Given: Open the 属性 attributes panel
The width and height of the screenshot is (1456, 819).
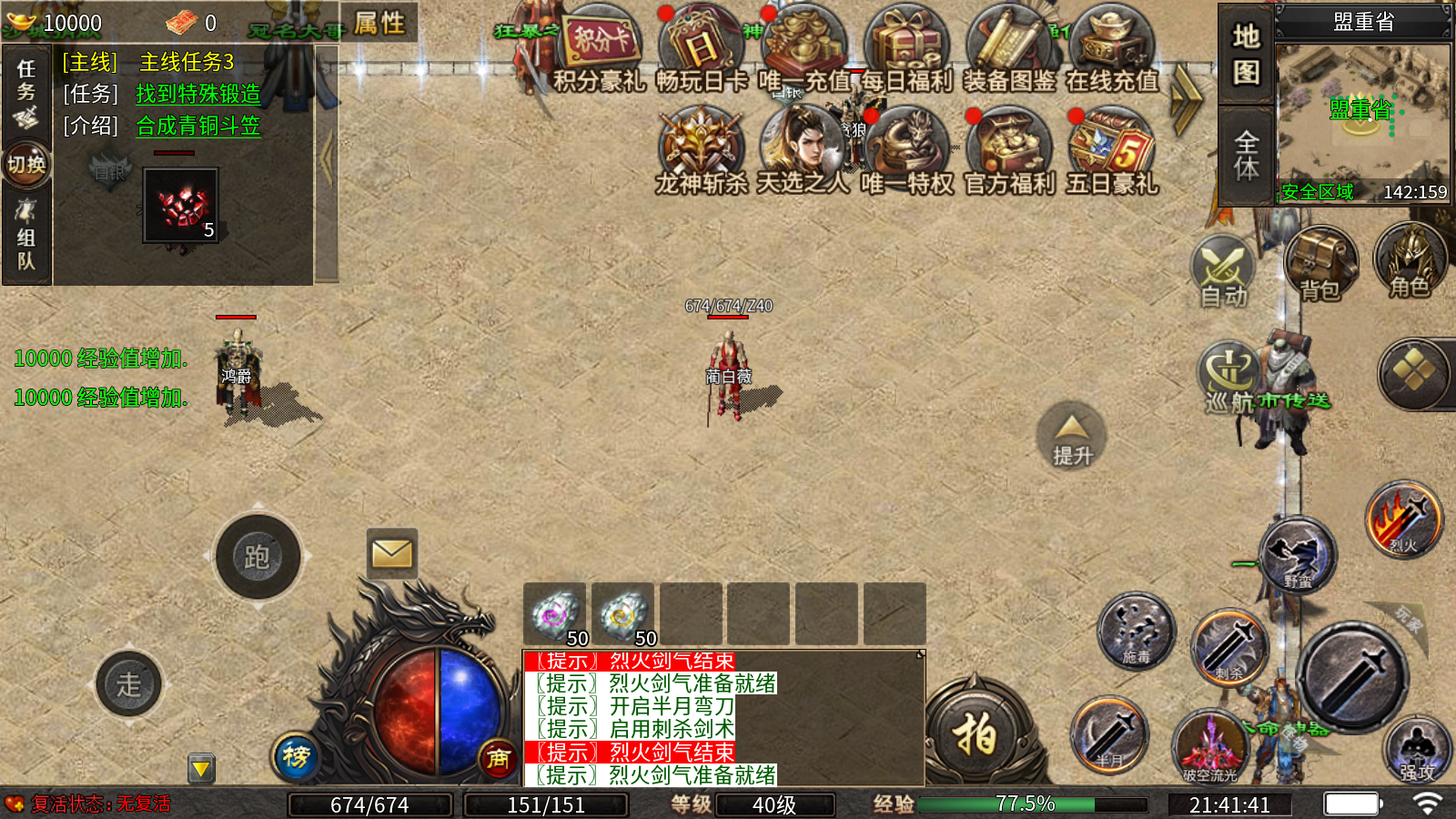Looking at the screenshot, I should click(x=379, y=23).
